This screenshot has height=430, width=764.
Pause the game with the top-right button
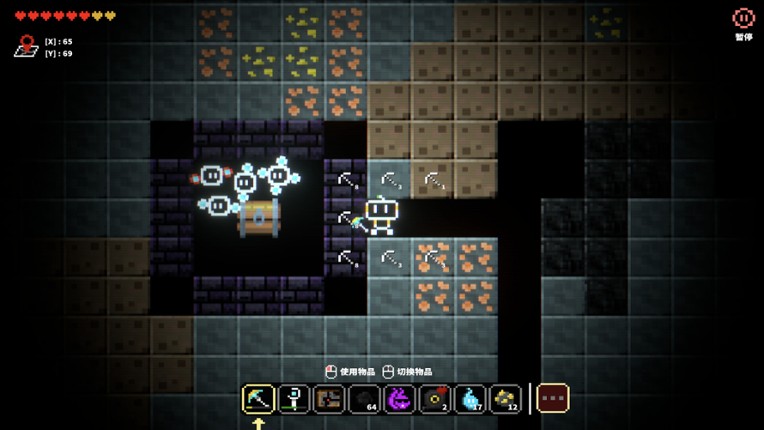pyautogui.click(x=743, y=19)
